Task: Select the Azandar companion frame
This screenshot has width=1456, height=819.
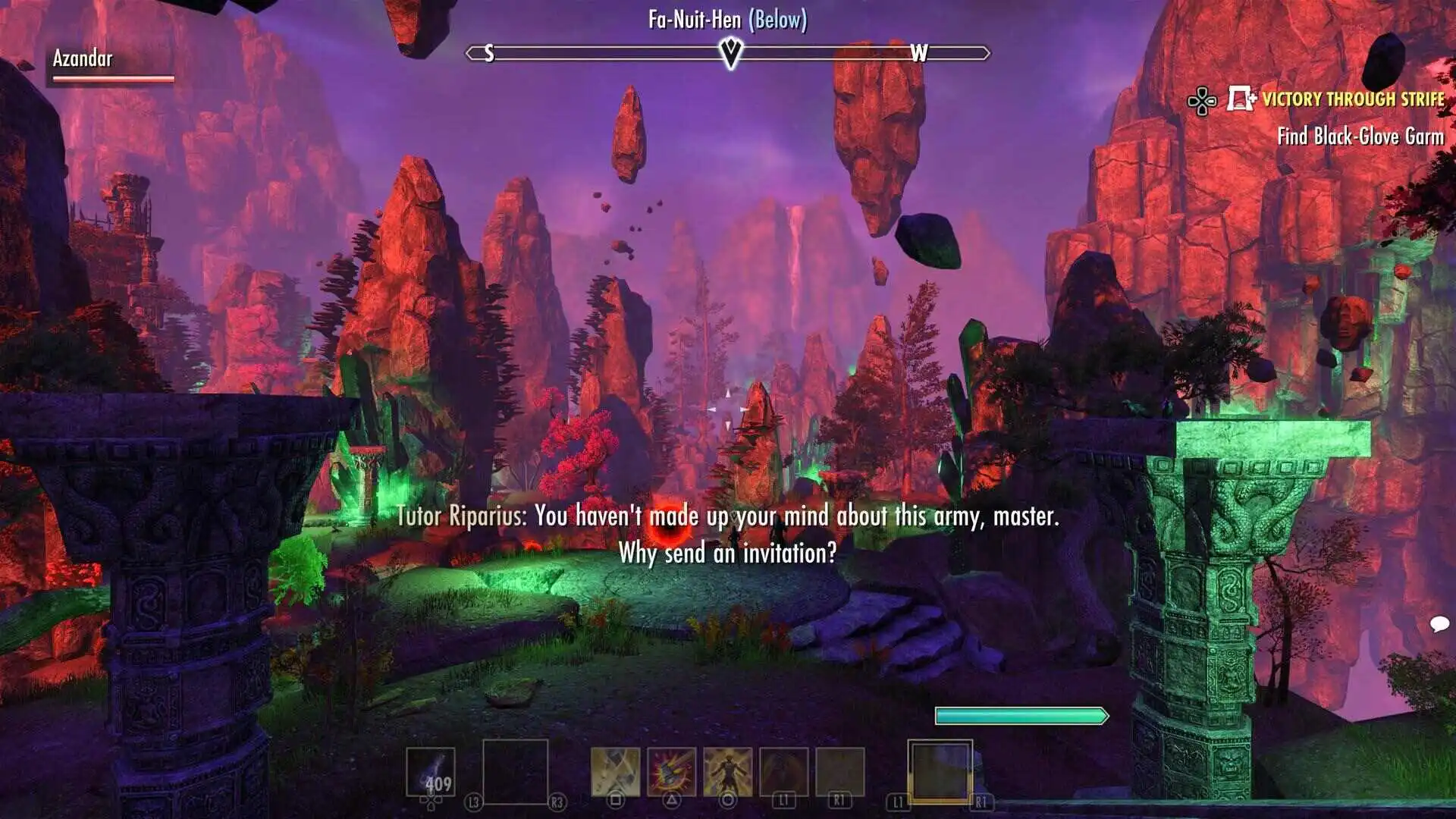Action: pos(110,64)
